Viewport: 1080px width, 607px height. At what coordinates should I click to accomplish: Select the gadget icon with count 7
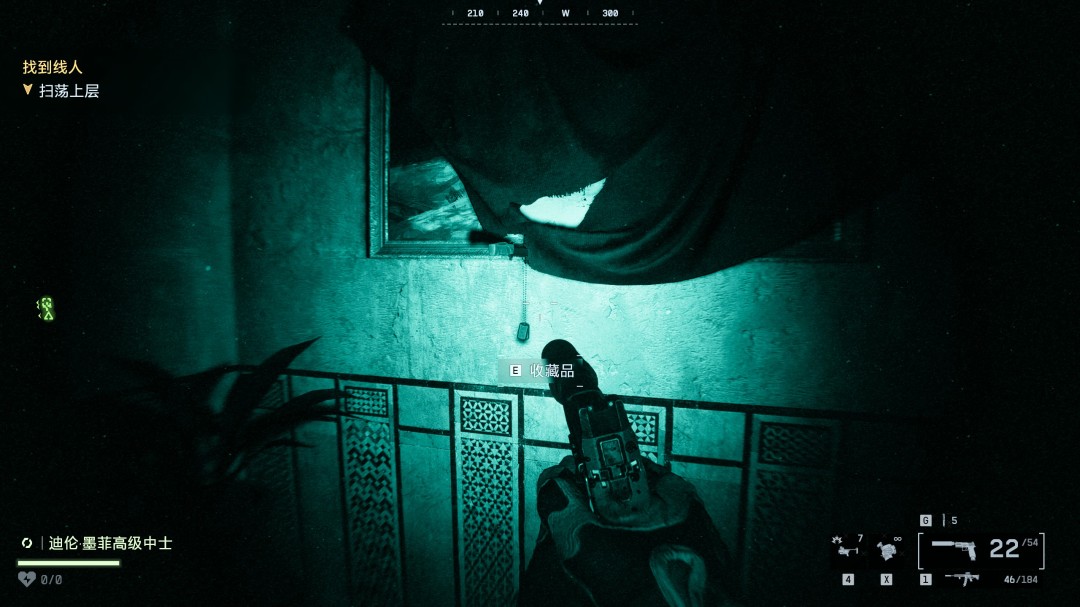click(846, 548)
